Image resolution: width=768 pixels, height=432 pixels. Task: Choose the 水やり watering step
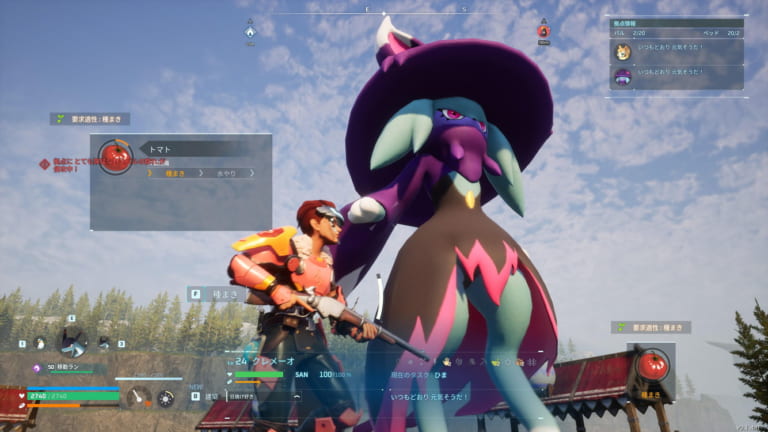click(x=227, y=173)
